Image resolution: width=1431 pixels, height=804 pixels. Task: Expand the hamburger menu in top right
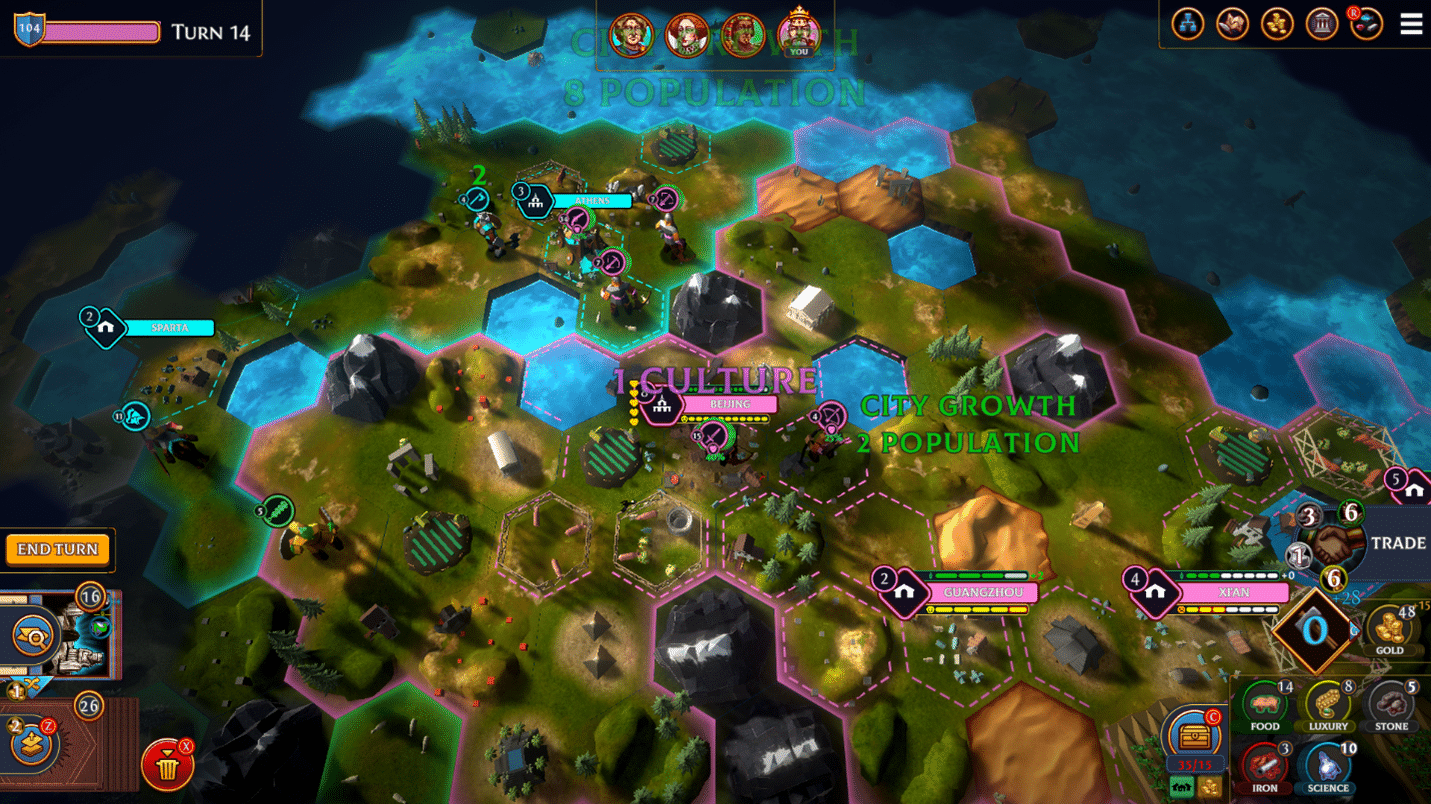1411,24
